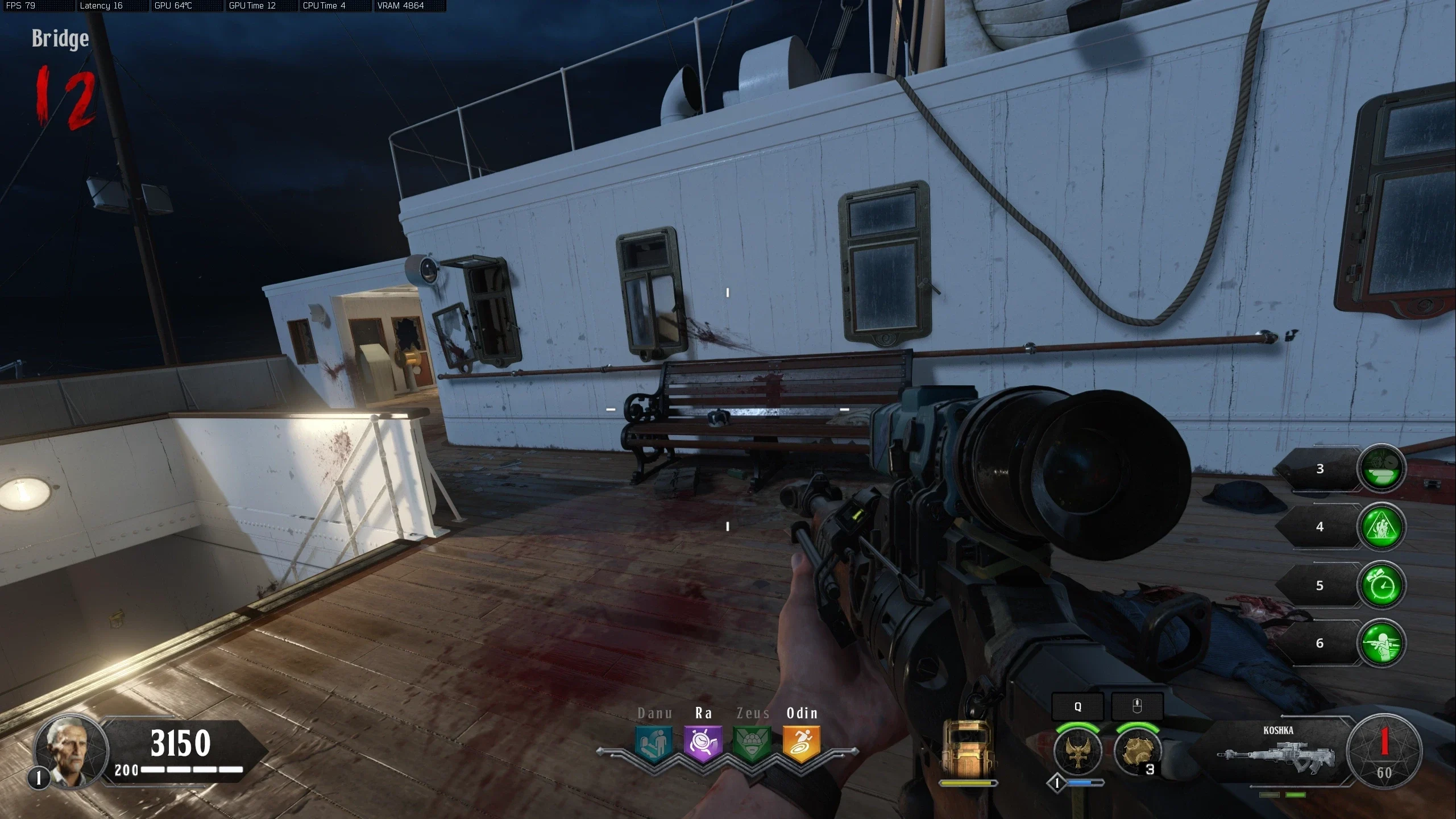Click the player character portrait

(x=71, y=751)
